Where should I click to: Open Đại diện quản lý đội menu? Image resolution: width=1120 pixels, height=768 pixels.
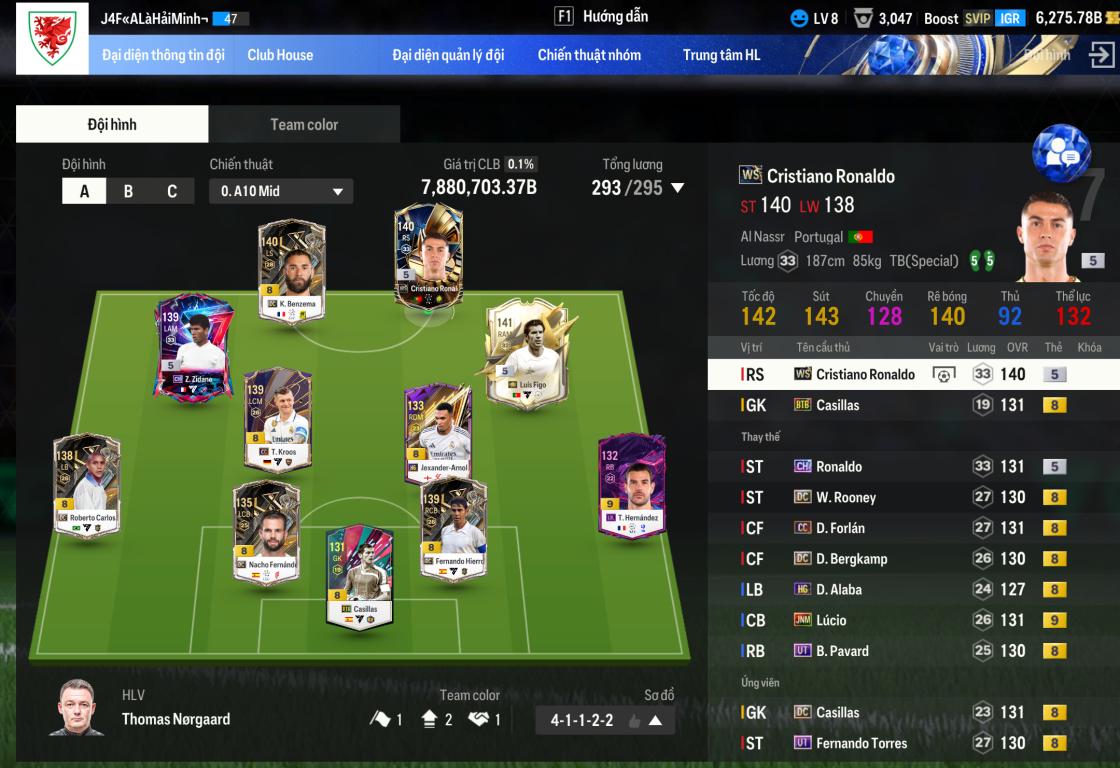tap(448, 55)
